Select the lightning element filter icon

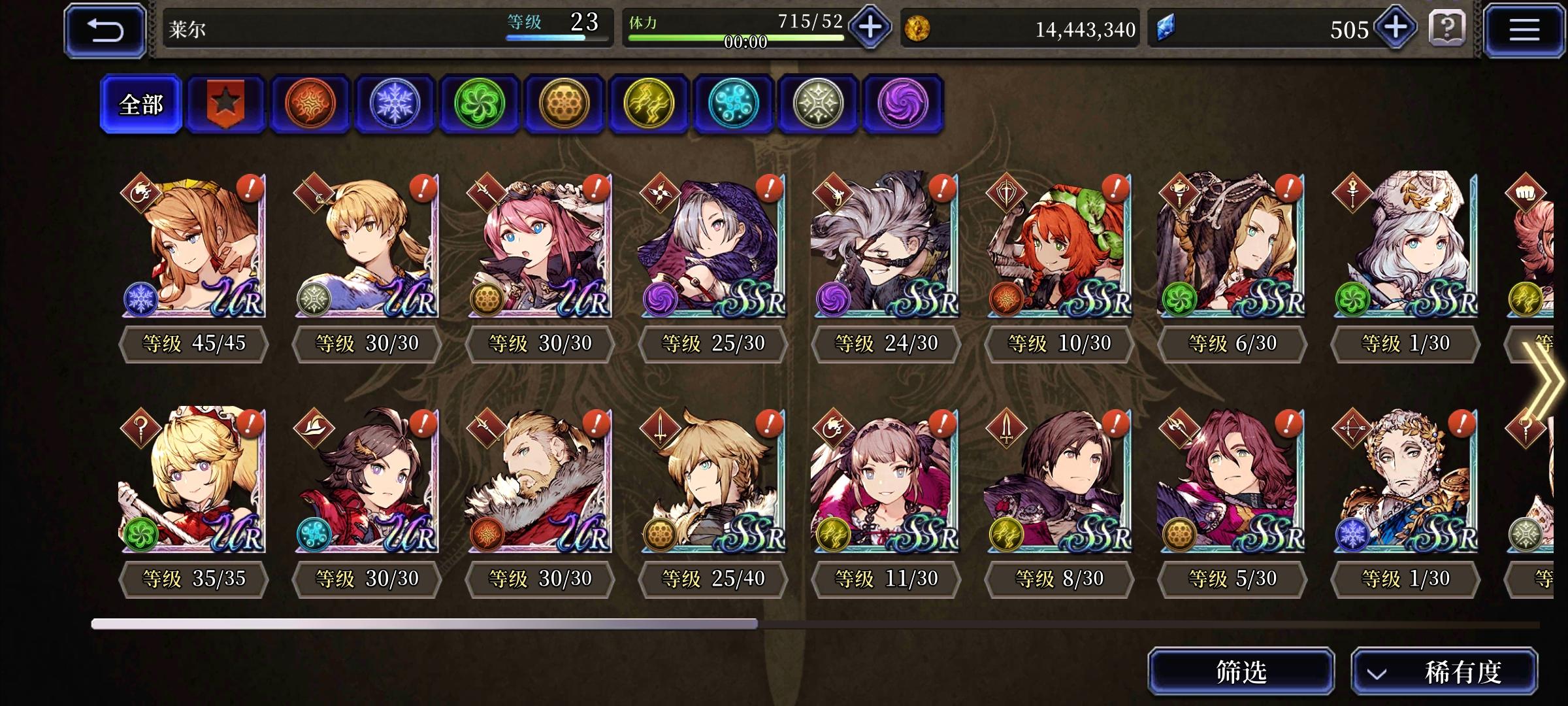click(647, 105)
